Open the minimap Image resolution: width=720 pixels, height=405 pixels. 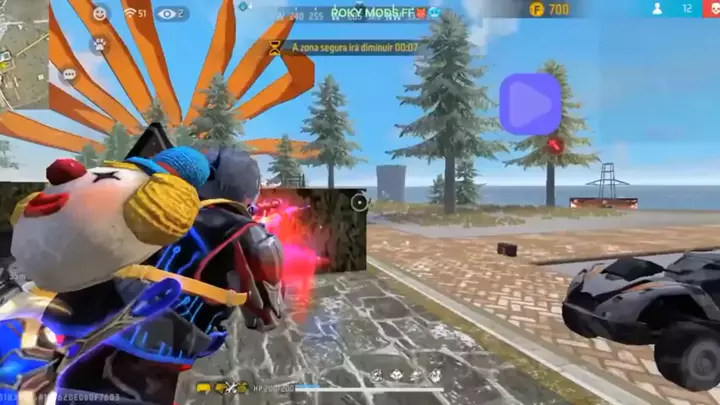(x=24, y=52)
